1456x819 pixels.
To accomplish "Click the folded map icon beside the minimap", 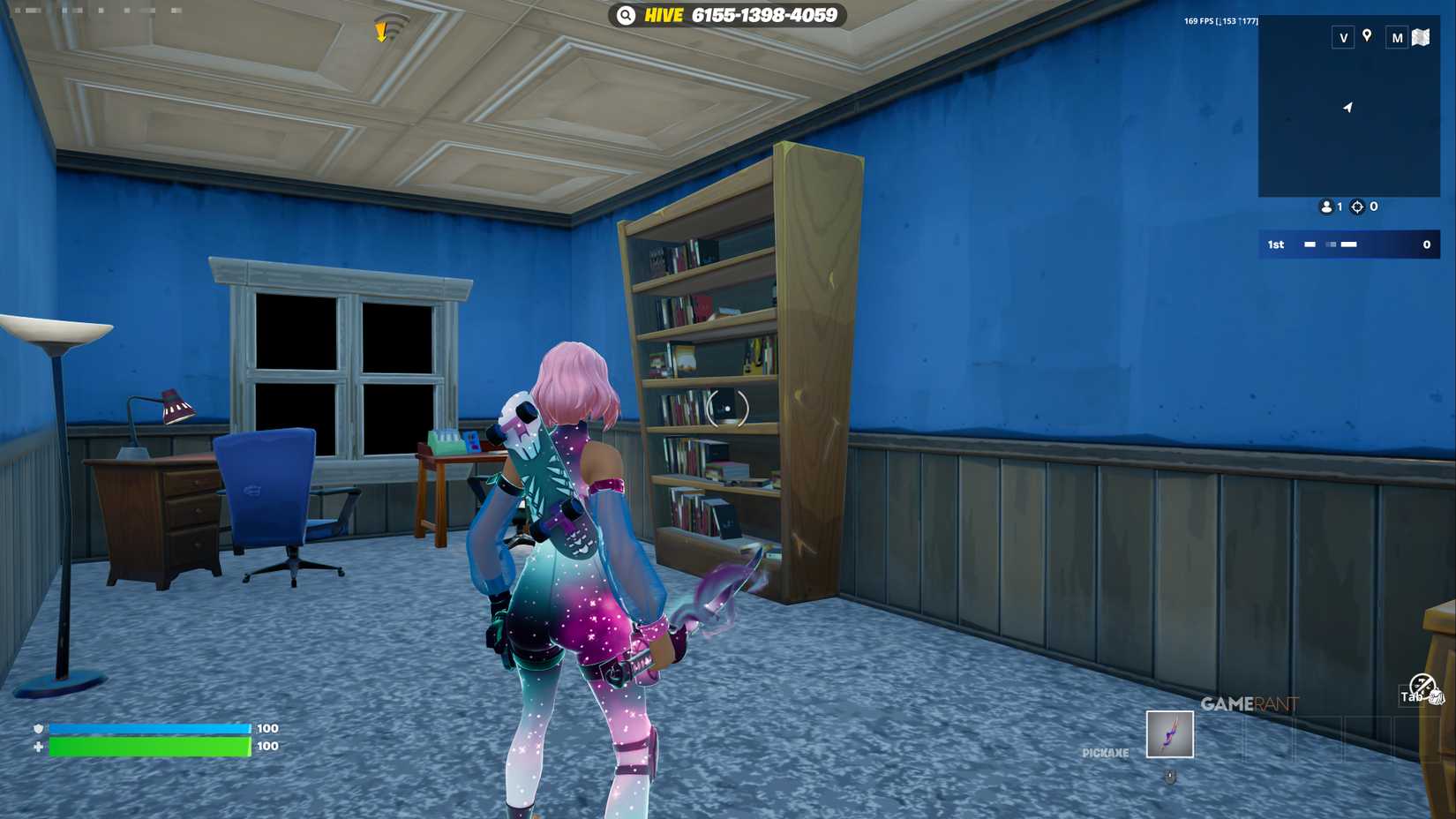I will click(x=1421, y=37).
